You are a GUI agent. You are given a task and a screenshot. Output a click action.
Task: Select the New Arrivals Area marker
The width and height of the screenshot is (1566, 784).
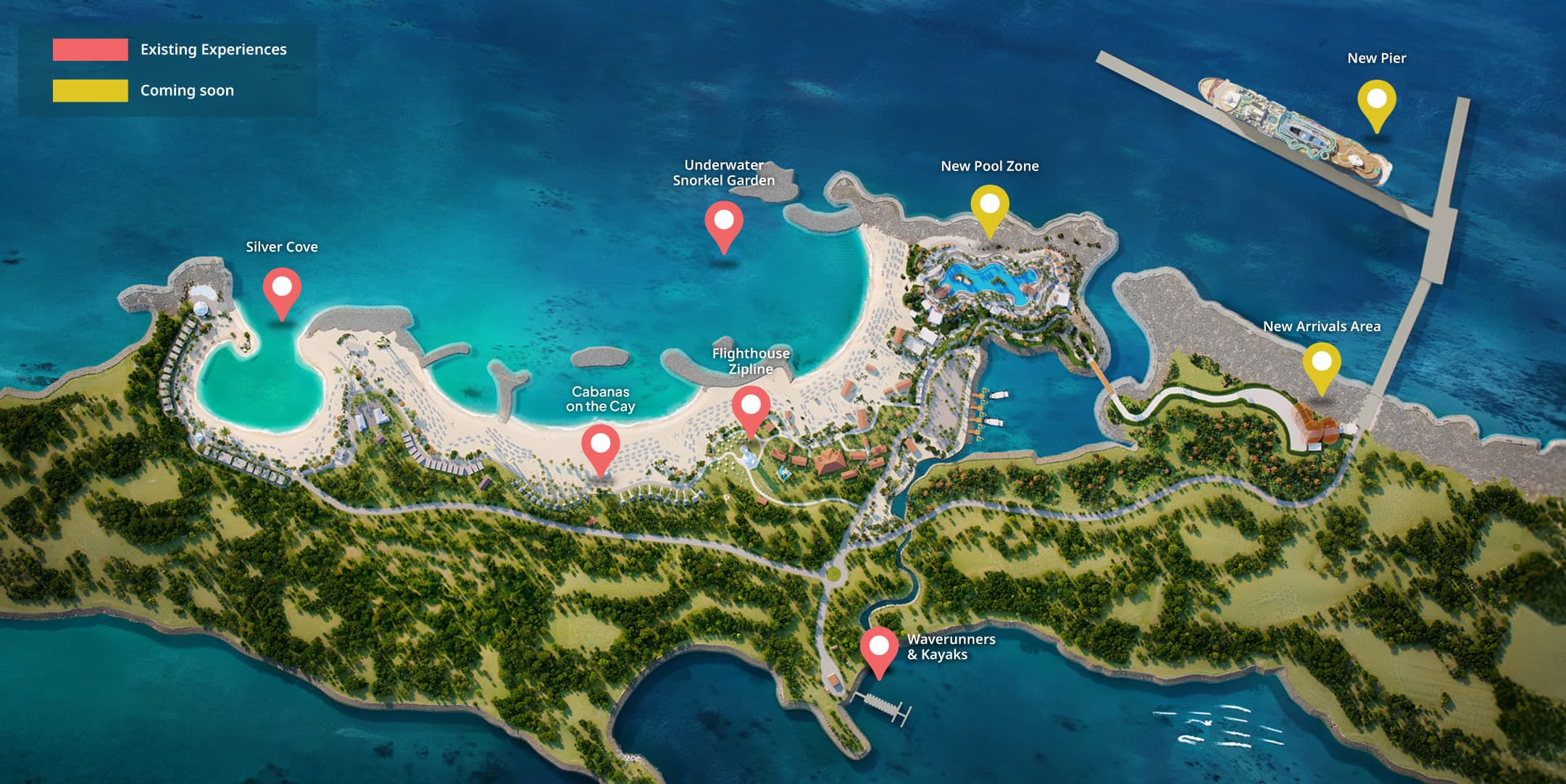[1322, 364]
